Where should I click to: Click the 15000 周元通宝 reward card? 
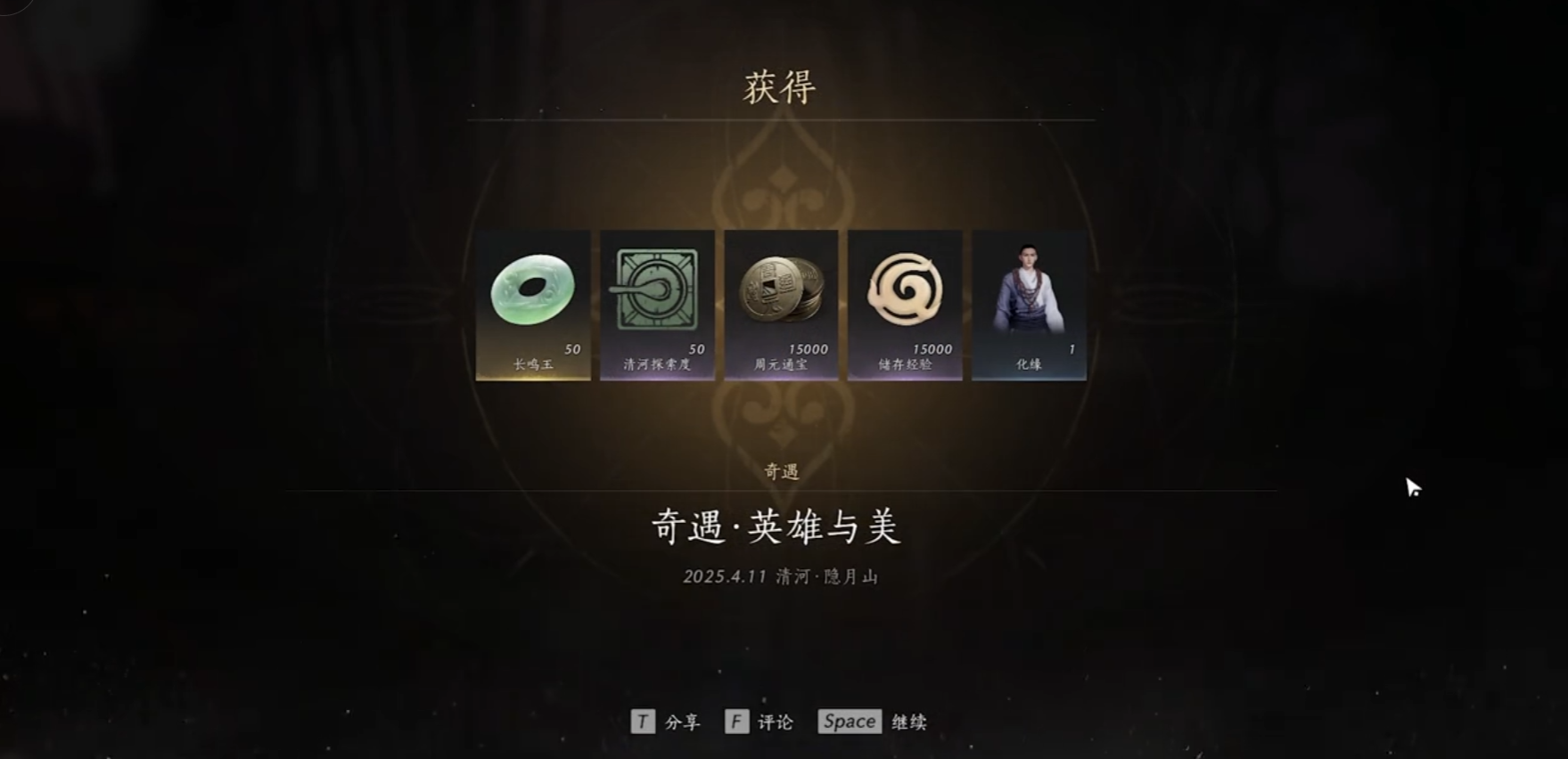(781, 305)
